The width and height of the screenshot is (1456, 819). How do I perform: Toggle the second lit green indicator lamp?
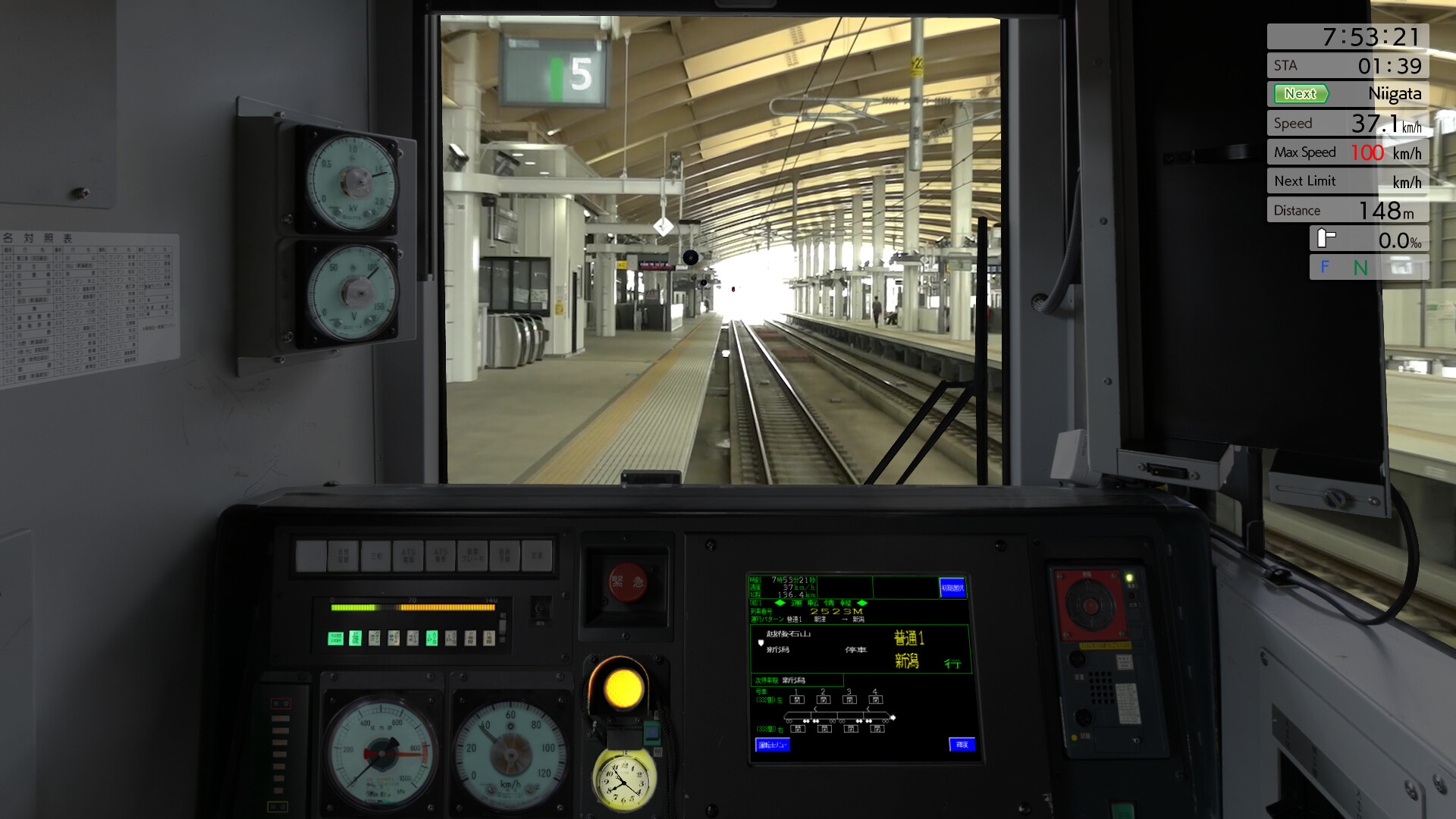coord(354,639)
